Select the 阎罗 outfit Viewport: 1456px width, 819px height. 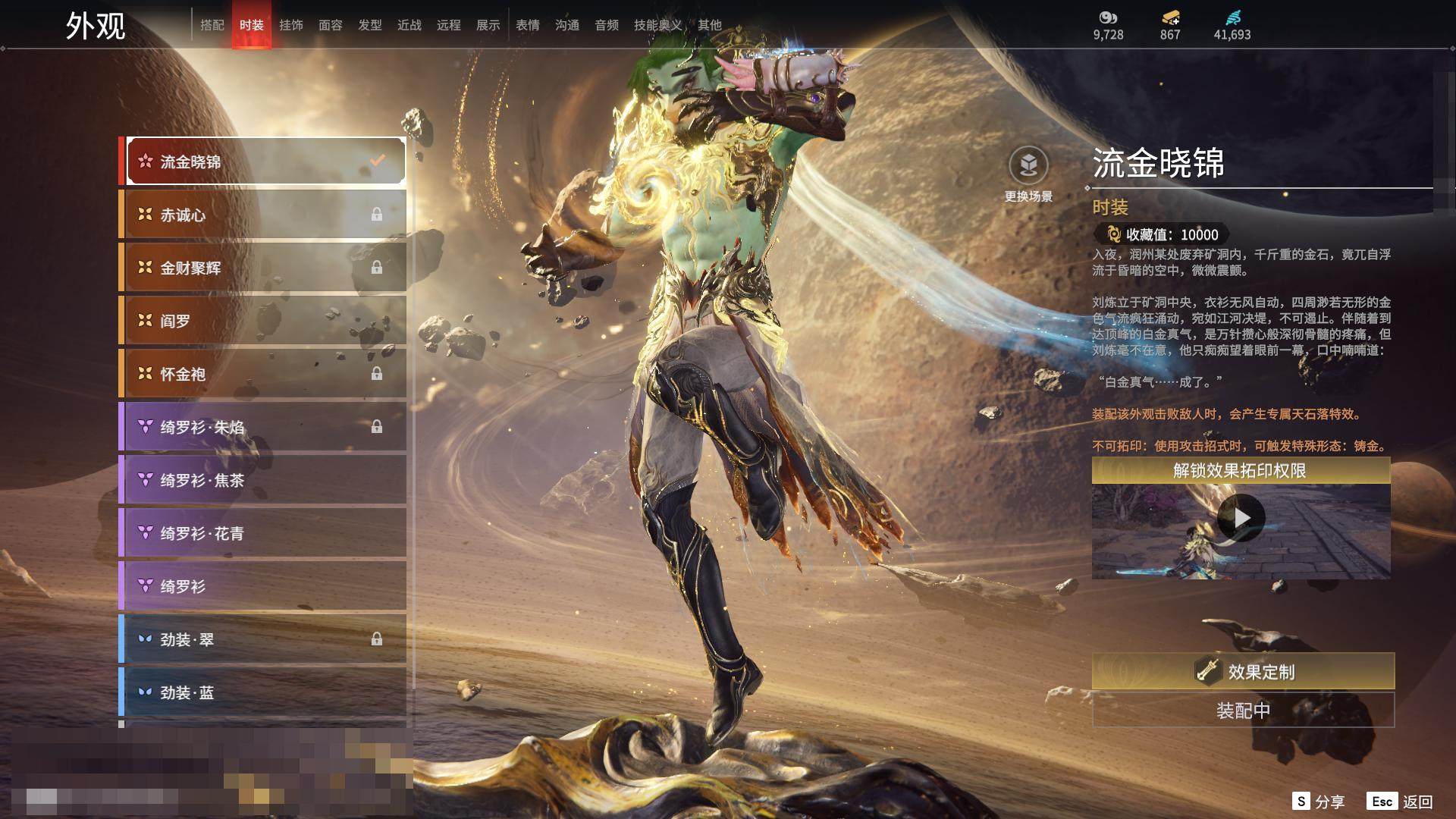coord(263,321)
